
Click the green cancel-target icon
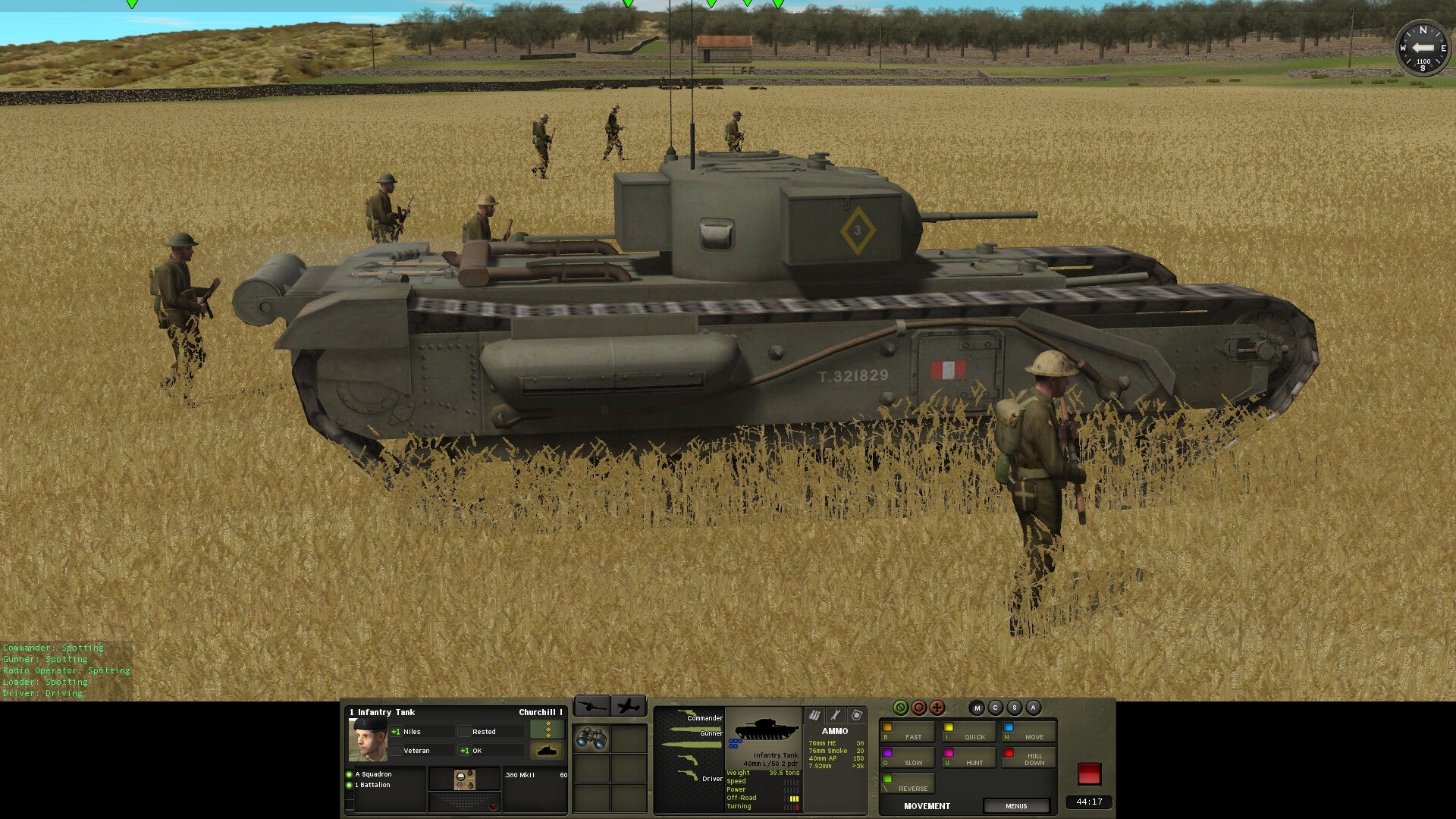tap(901, 707)
